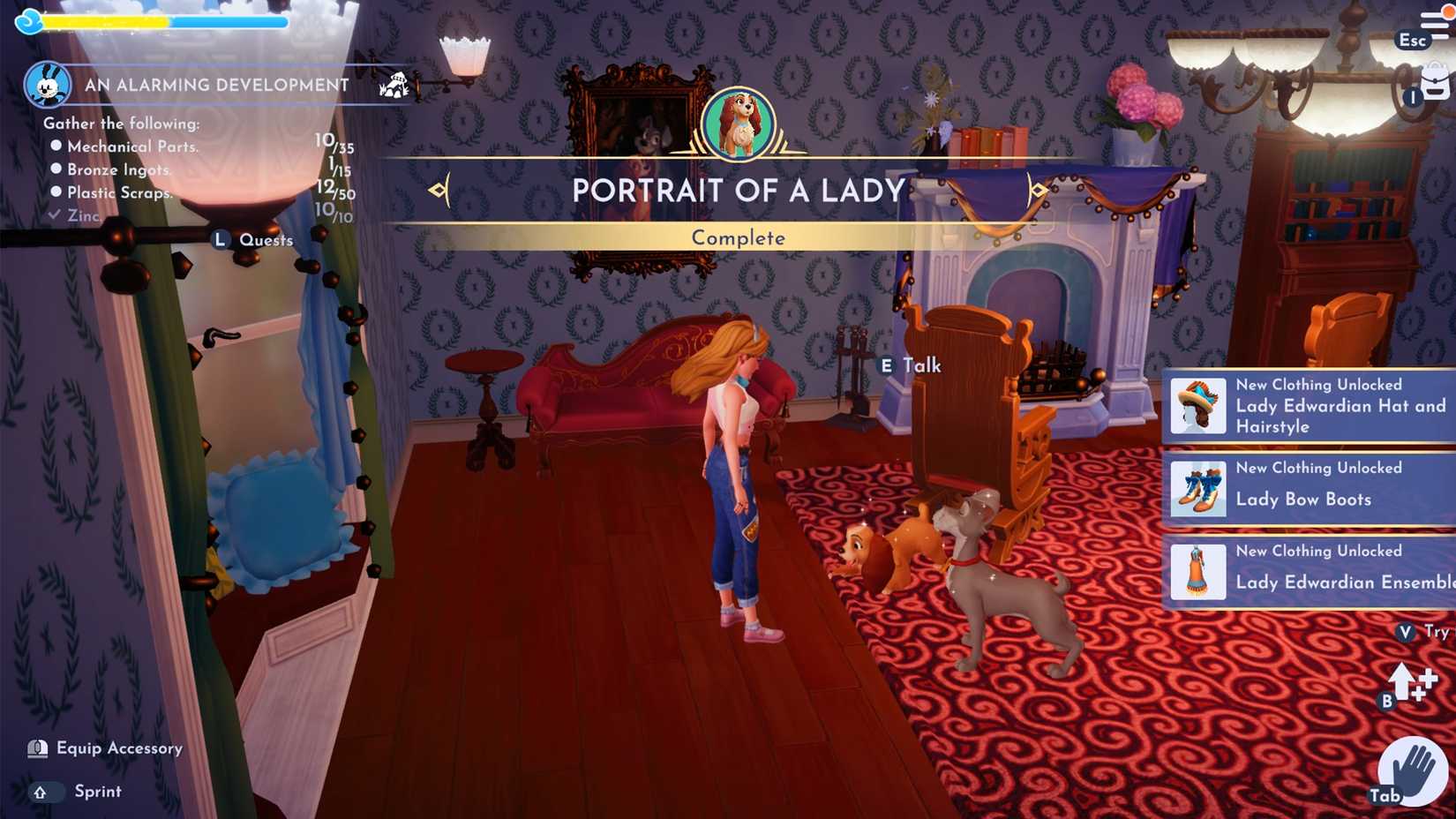
Task: Select the Lady Edwardian Hat thumbnail icon
Action: click(x=1197, y=406)
